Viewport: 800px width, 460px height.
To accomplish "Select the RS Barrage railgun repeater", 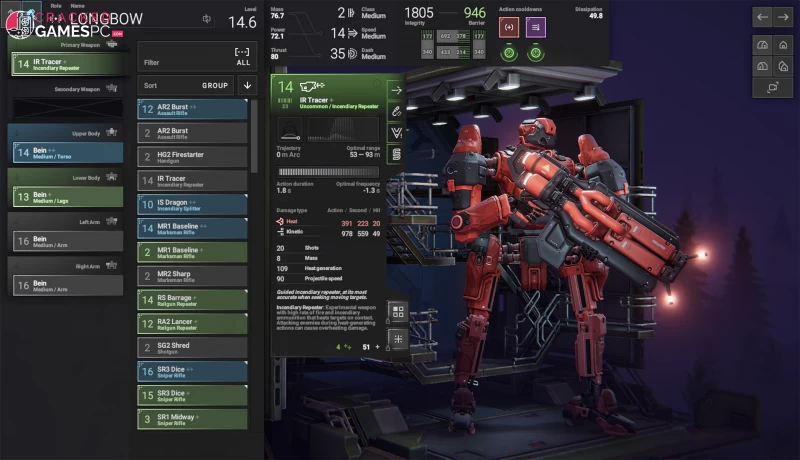I will point(193,299).
